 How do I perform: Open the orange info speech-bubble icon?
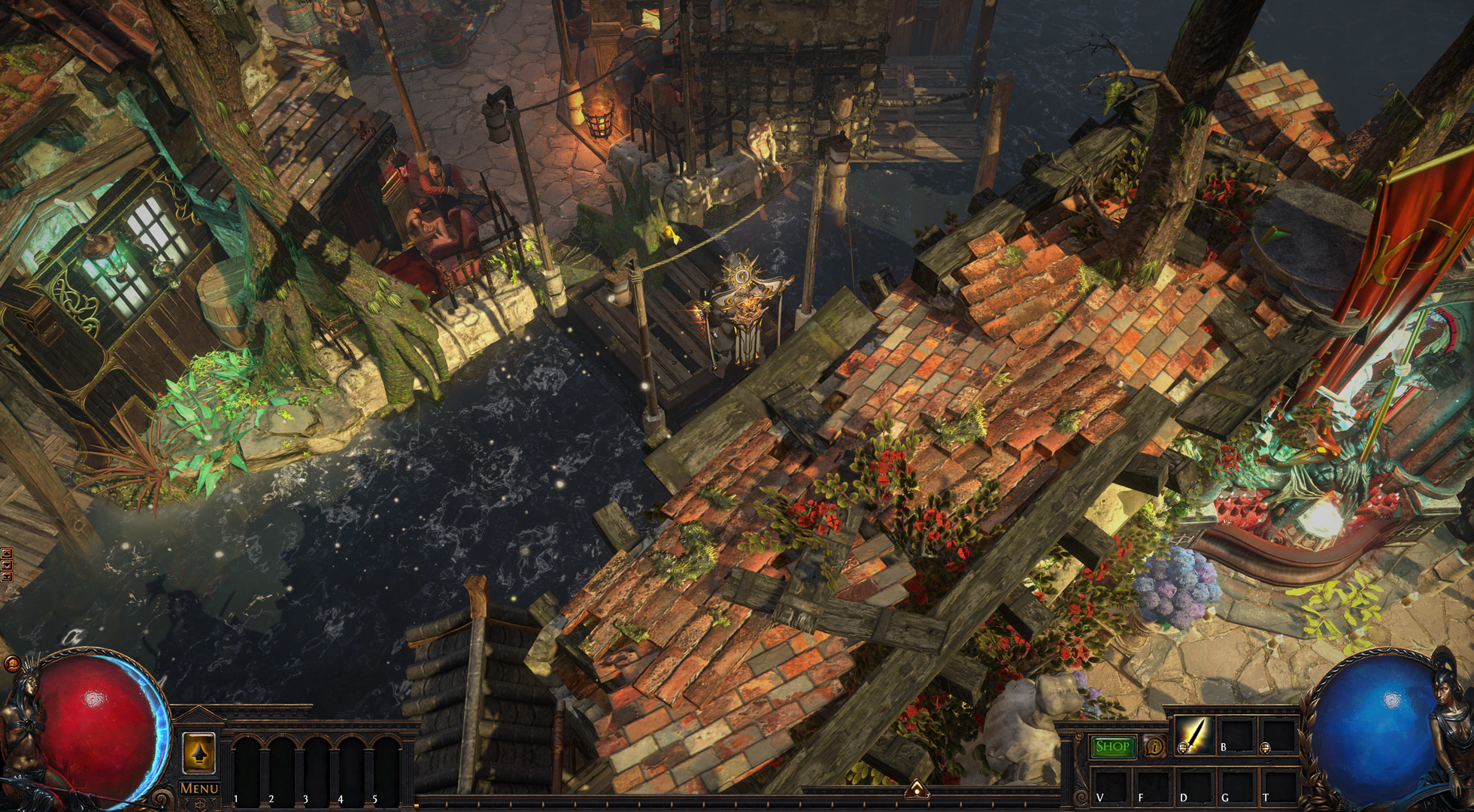point(1154,746)
